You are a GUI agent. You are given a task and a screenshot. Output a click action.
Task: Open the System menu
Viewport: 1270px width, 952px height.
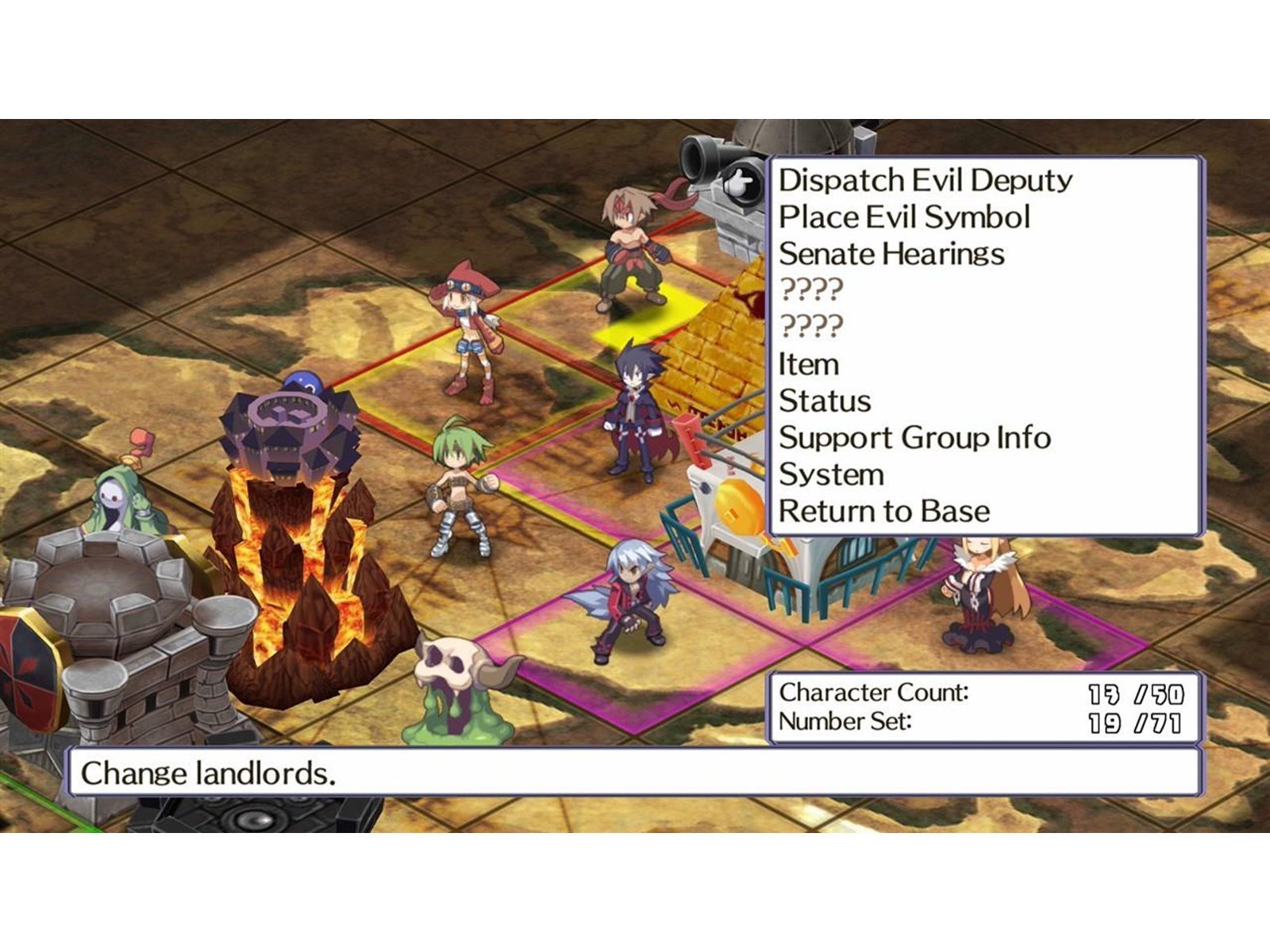point(831,474)
